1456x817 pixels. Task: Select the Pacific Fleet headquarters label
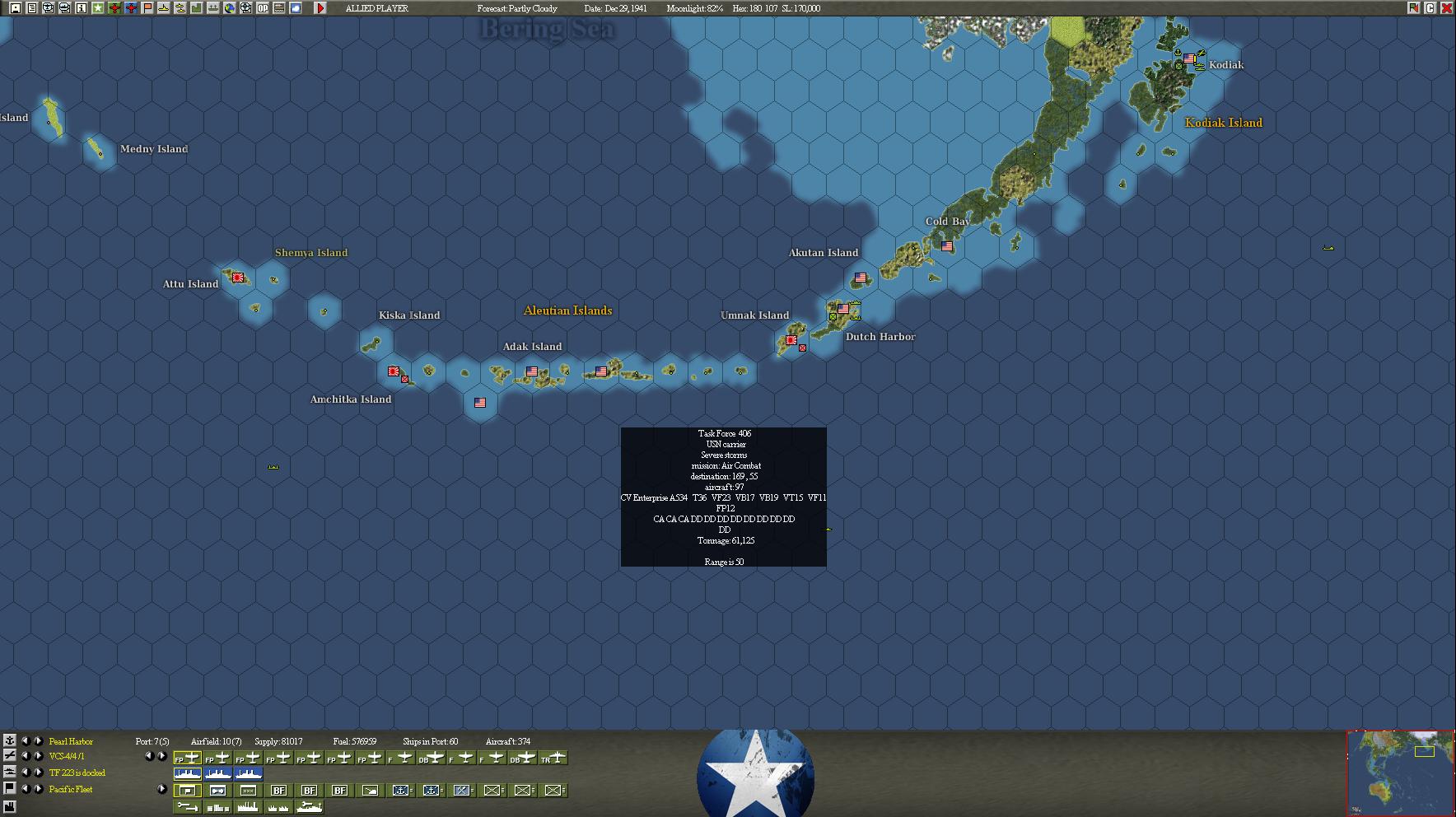[71, 789]
